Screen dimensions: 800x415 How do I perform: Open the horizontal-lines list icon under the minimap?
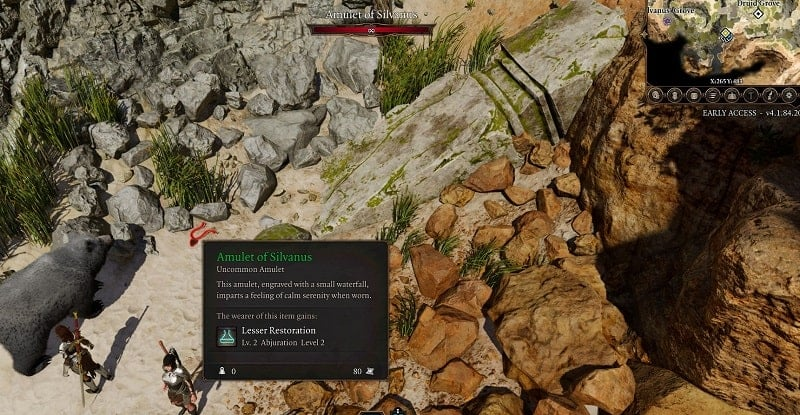711,95
